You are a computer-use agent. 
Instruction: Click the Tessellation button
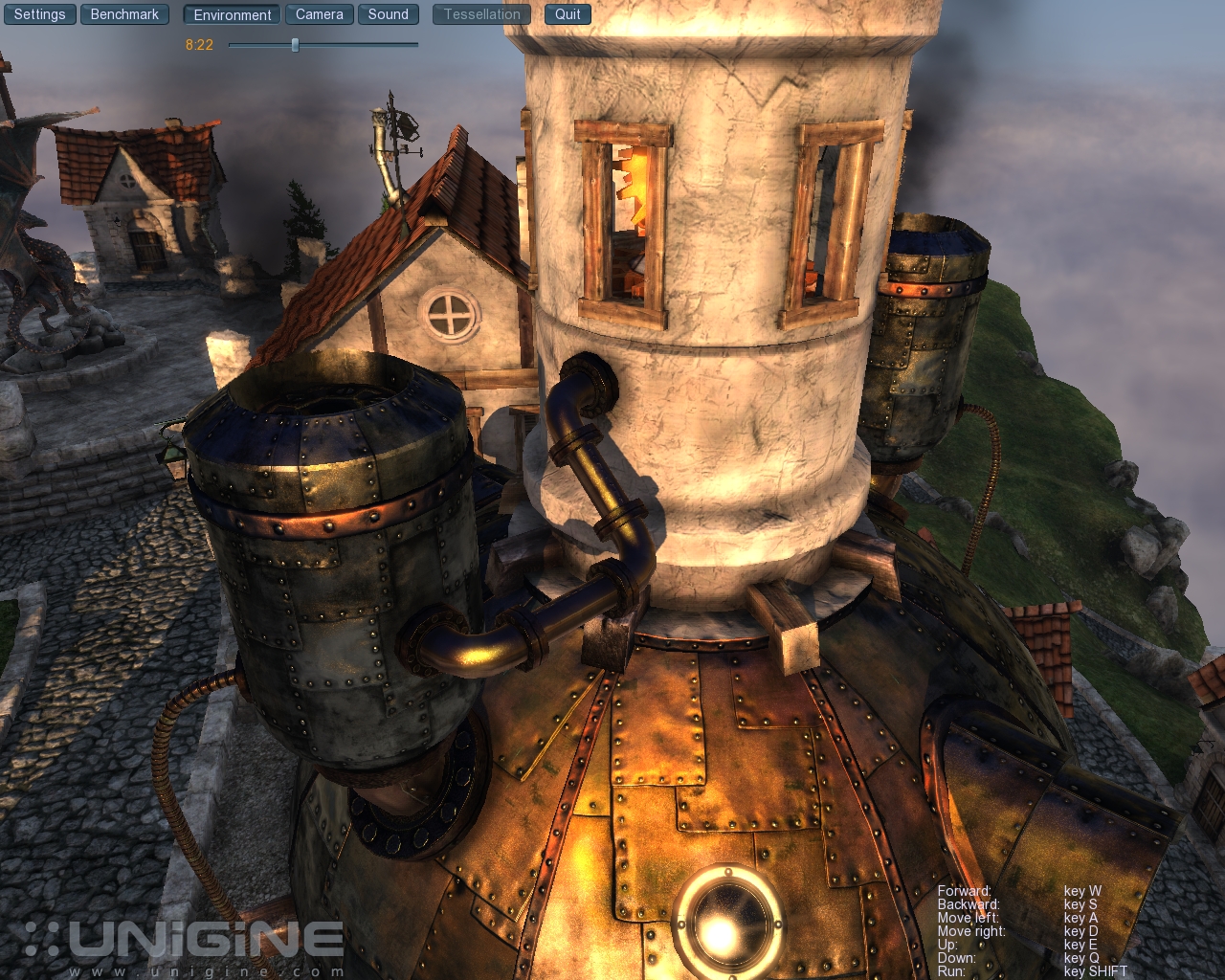481,14
